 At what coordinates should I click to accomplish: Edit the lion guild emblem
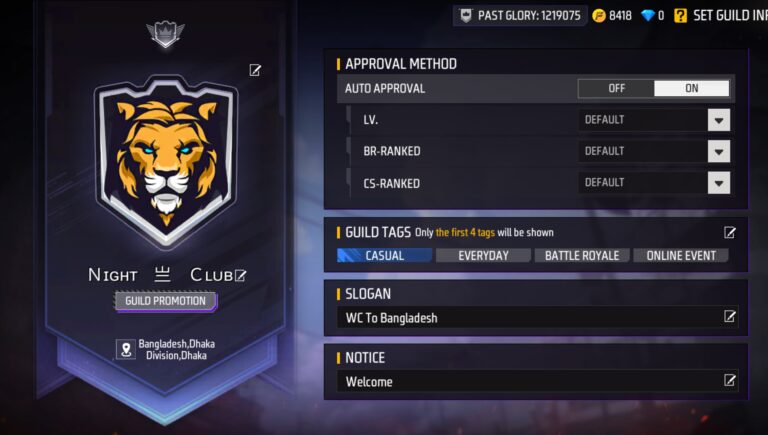(255, 70)
